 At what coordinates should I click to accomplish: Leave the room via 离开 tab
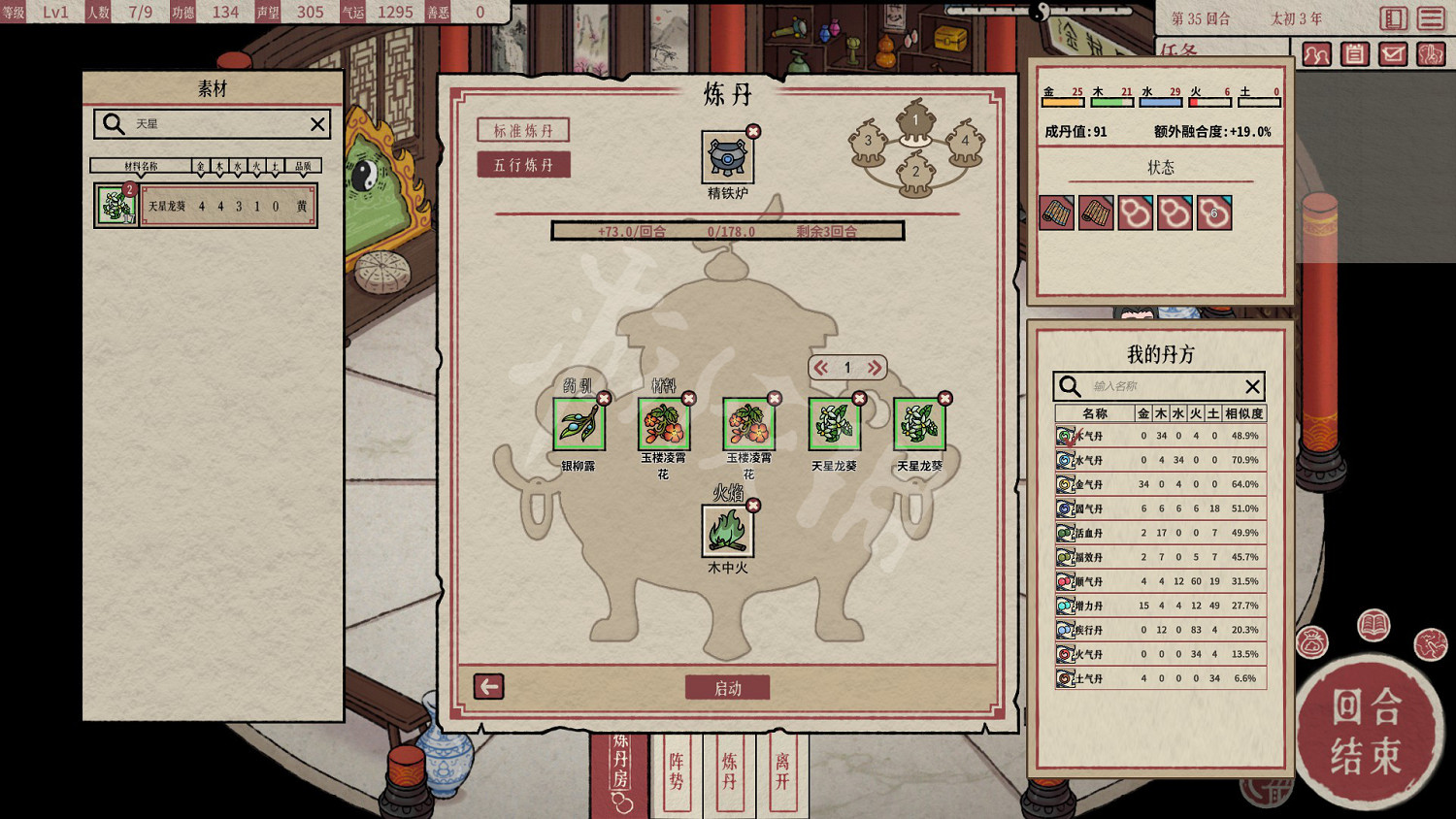coord(782,772)
